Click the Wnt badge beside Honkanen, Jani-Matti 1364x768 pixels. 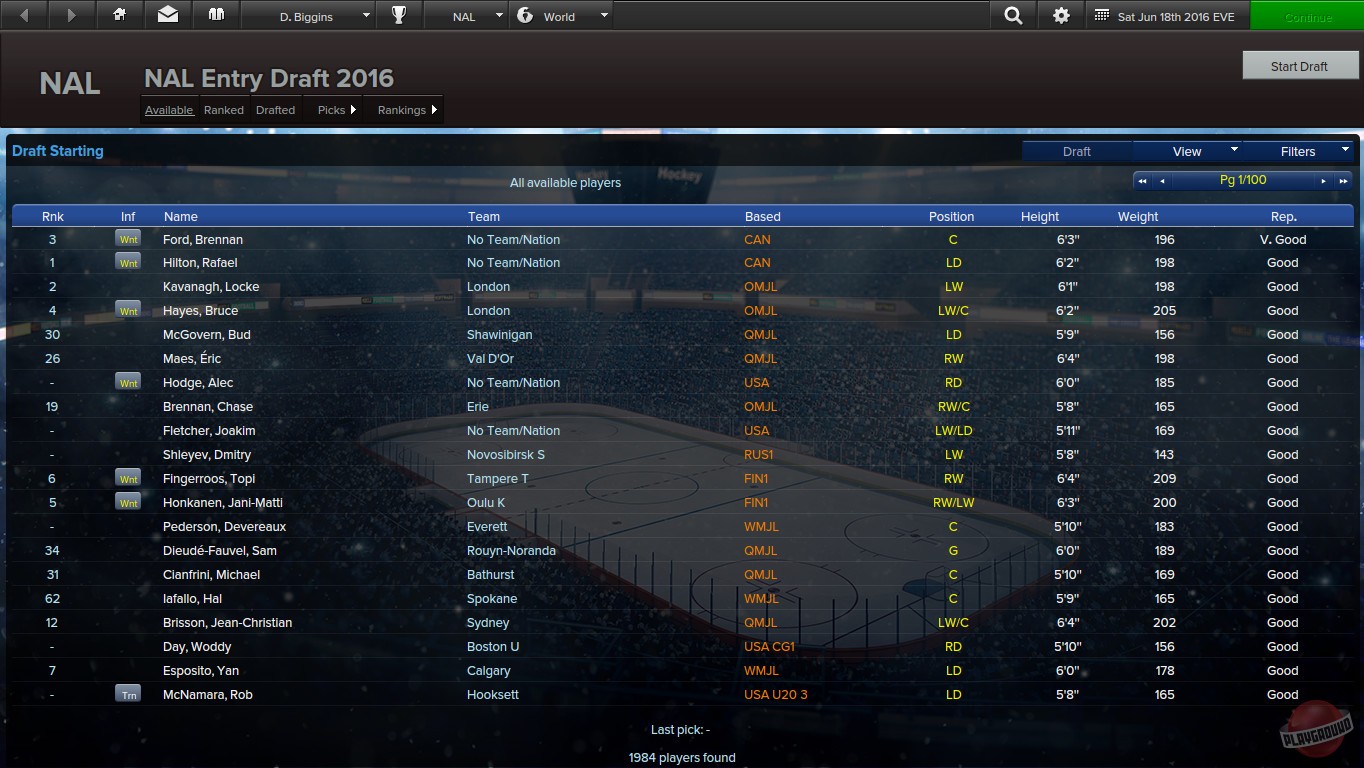(x=128, y=502)
